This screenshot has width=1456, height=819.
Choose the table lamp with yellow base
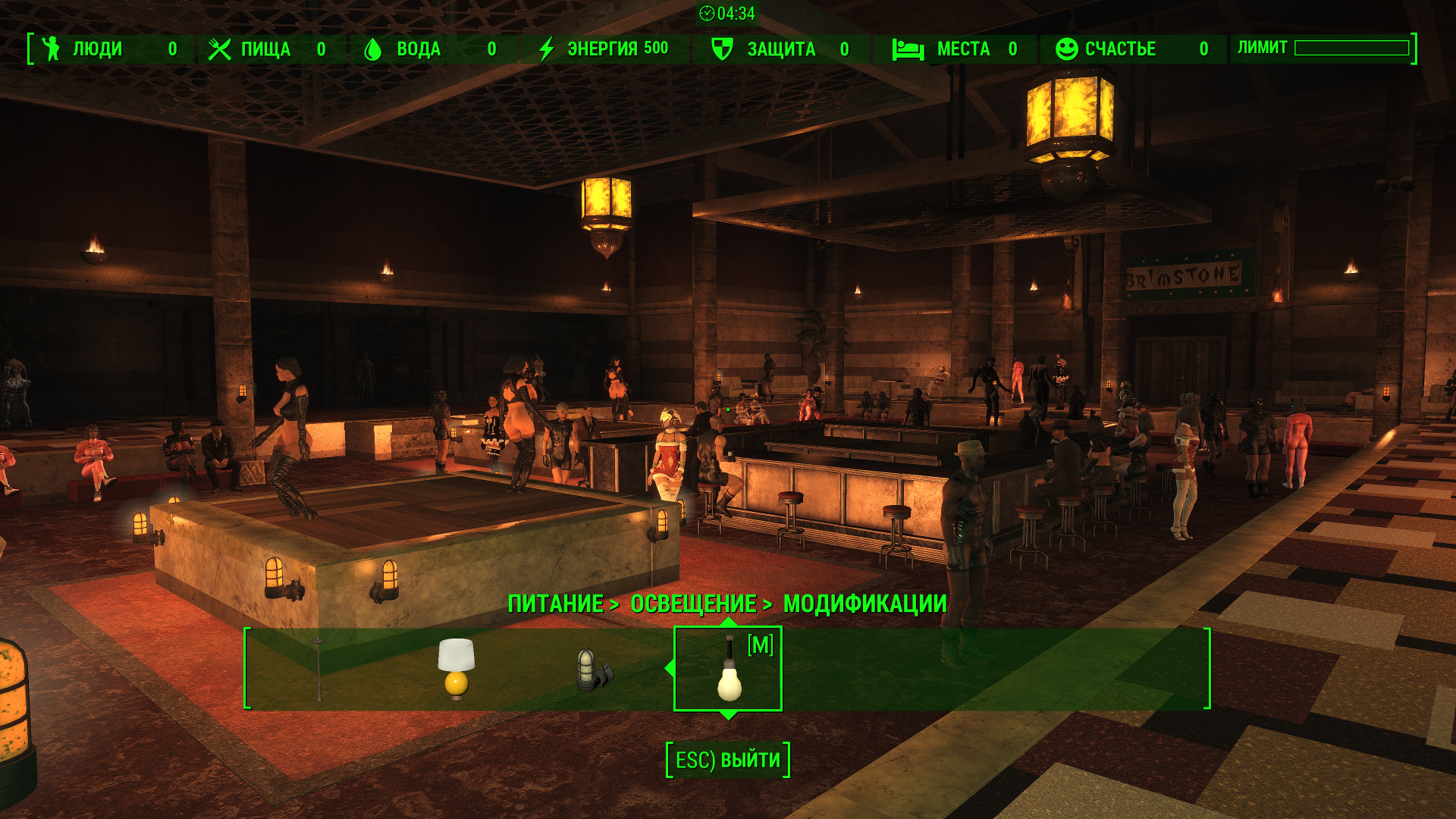(x=457, y=667)
